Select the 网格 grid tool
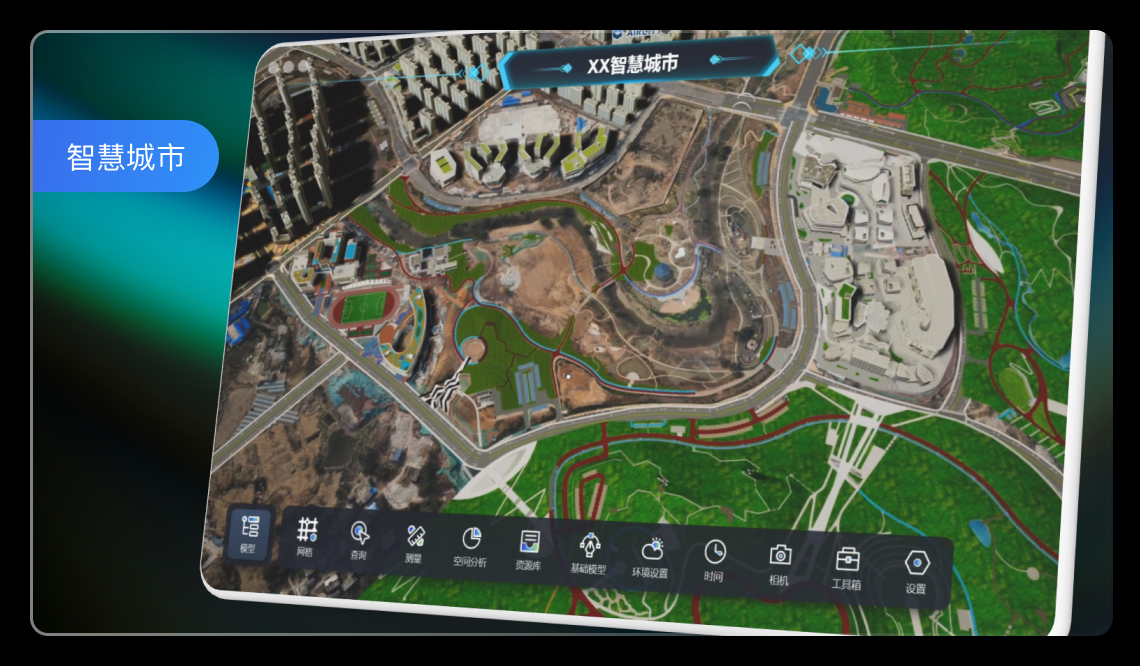 click(x=306, y=538)
